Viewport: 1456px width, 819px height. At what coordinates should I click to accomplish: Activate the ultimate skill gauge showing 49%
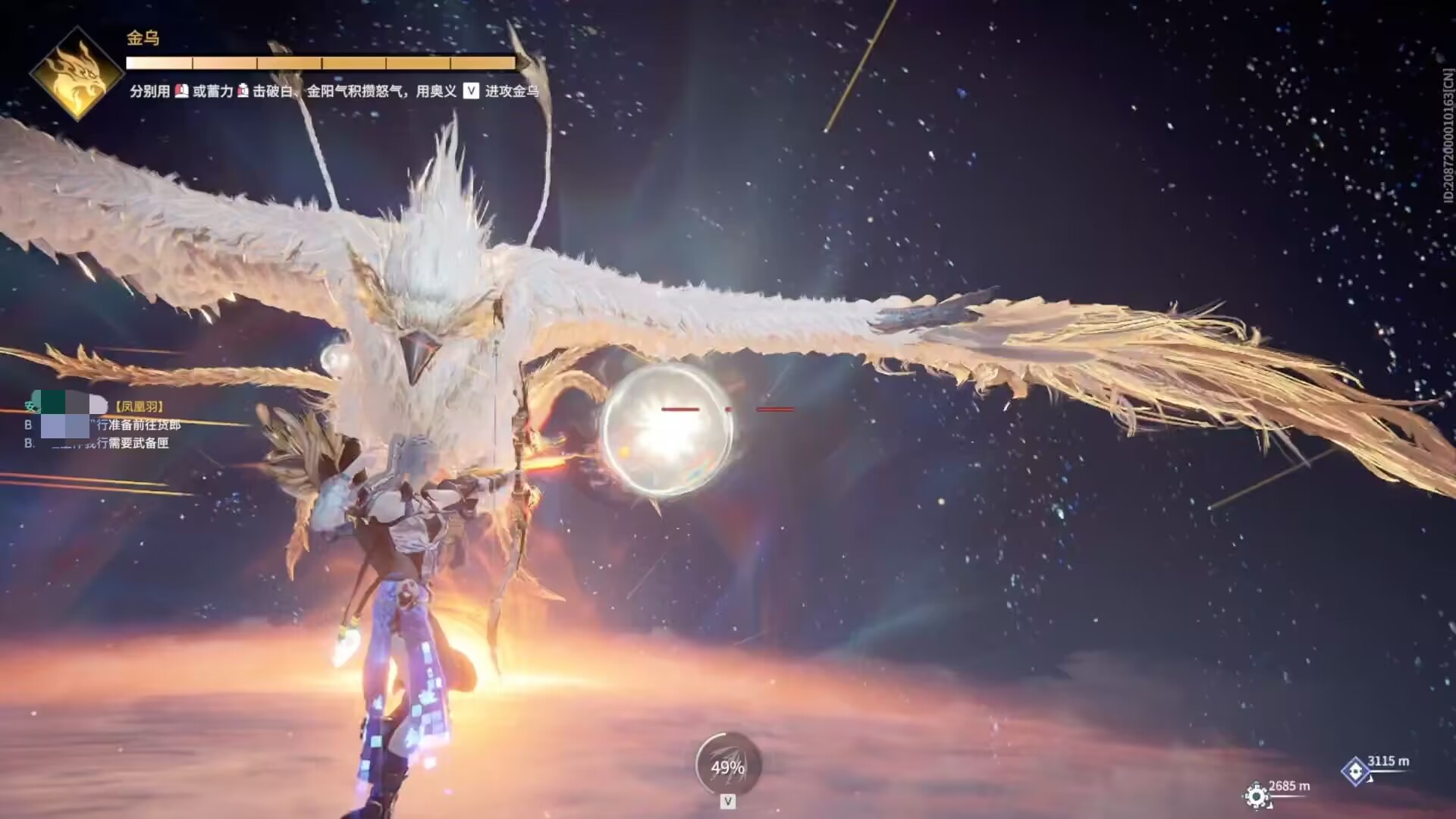click(727, 767)
